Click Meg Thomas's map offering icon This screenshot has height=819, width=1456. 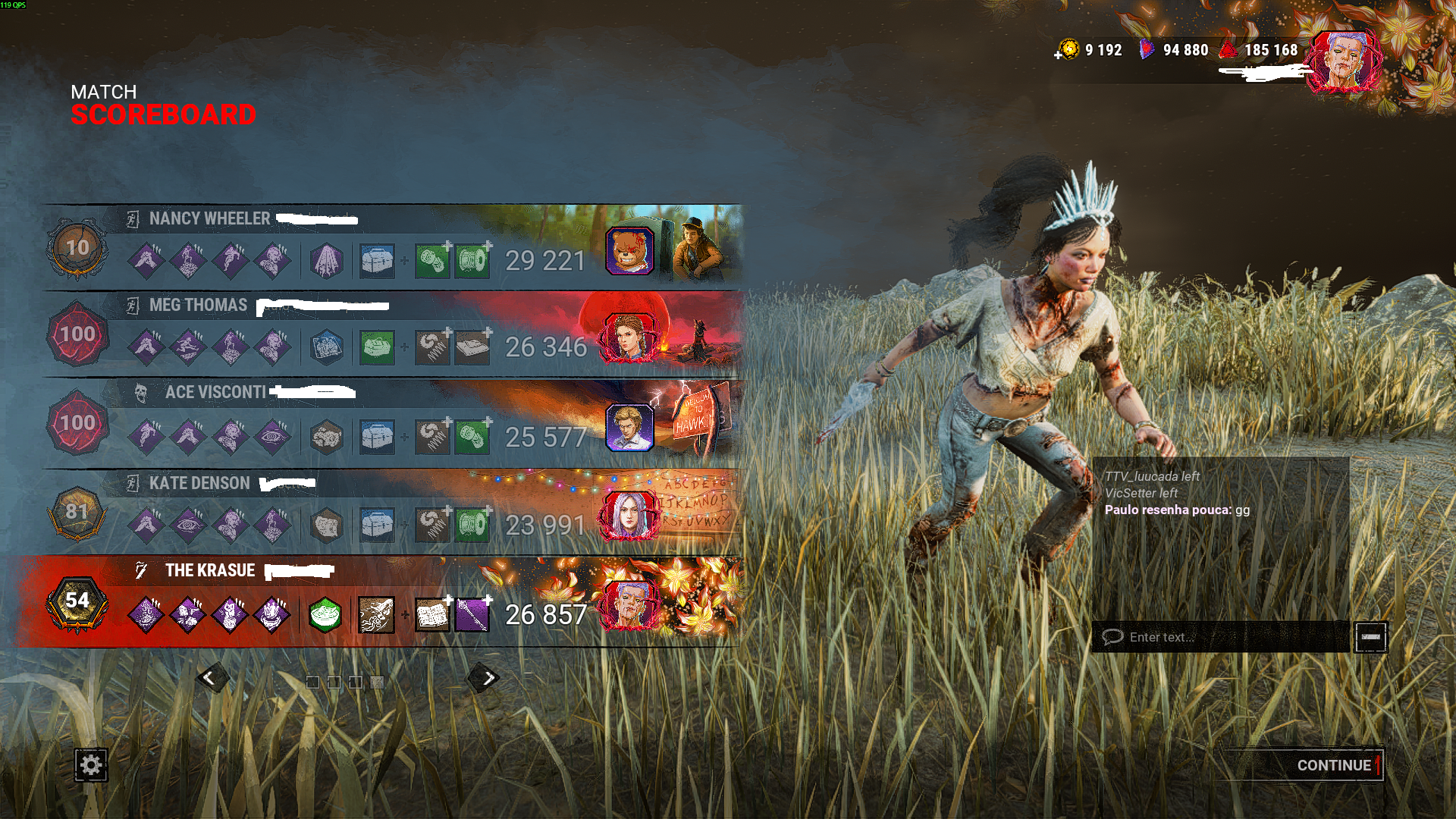click(x=328, y=348)
